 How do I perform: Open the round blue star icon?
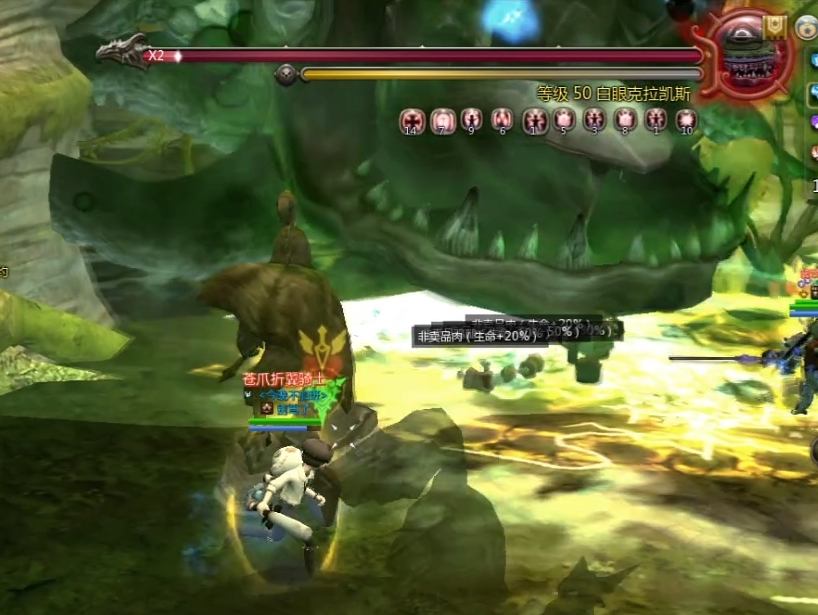point(806,29)
